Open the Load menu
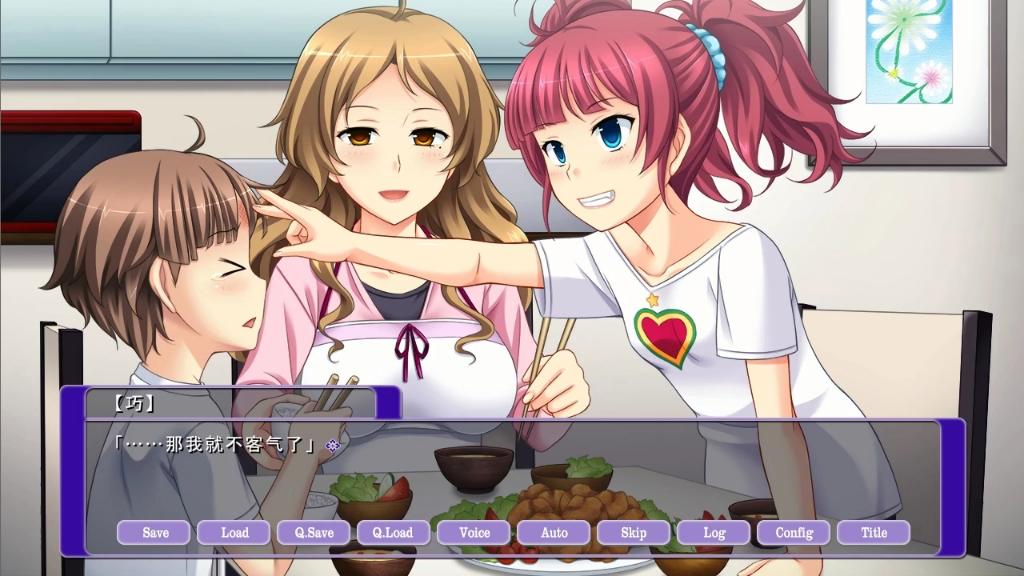 coord(235,532)
